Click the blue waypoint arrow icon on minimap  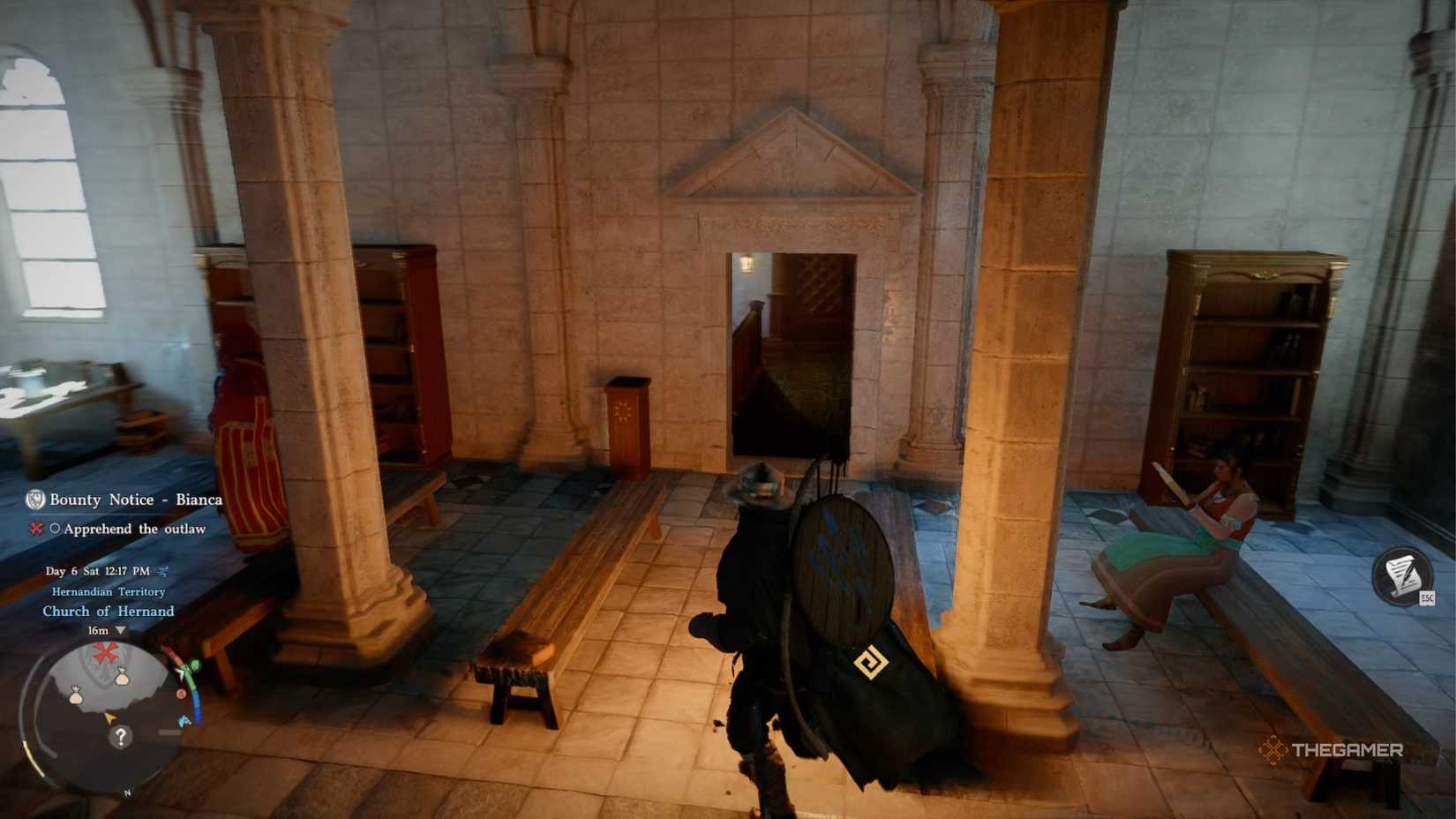[184, 720]
